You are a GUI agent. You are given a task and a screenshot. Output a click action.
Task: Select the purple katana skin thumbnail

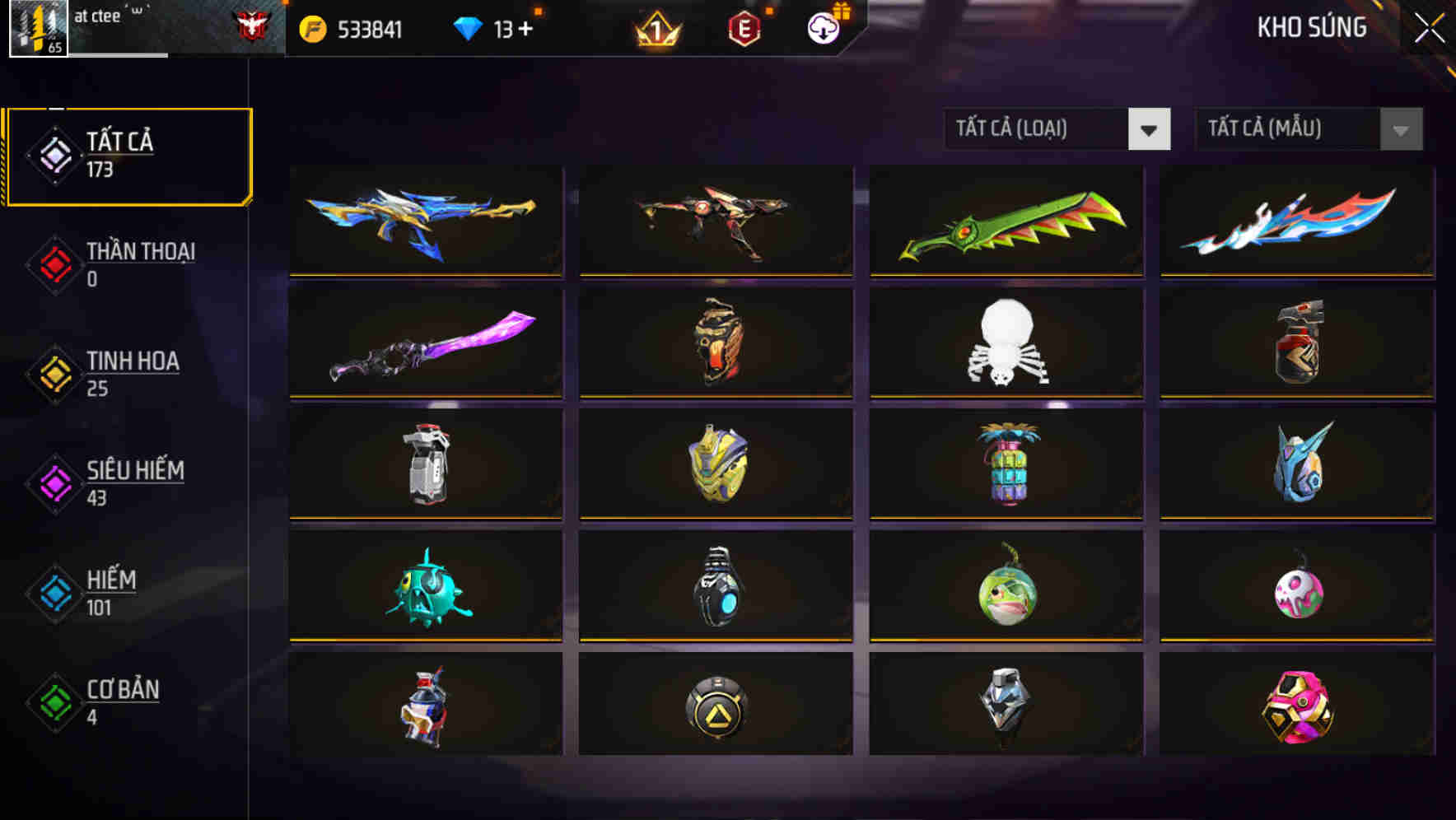(425, 344)
